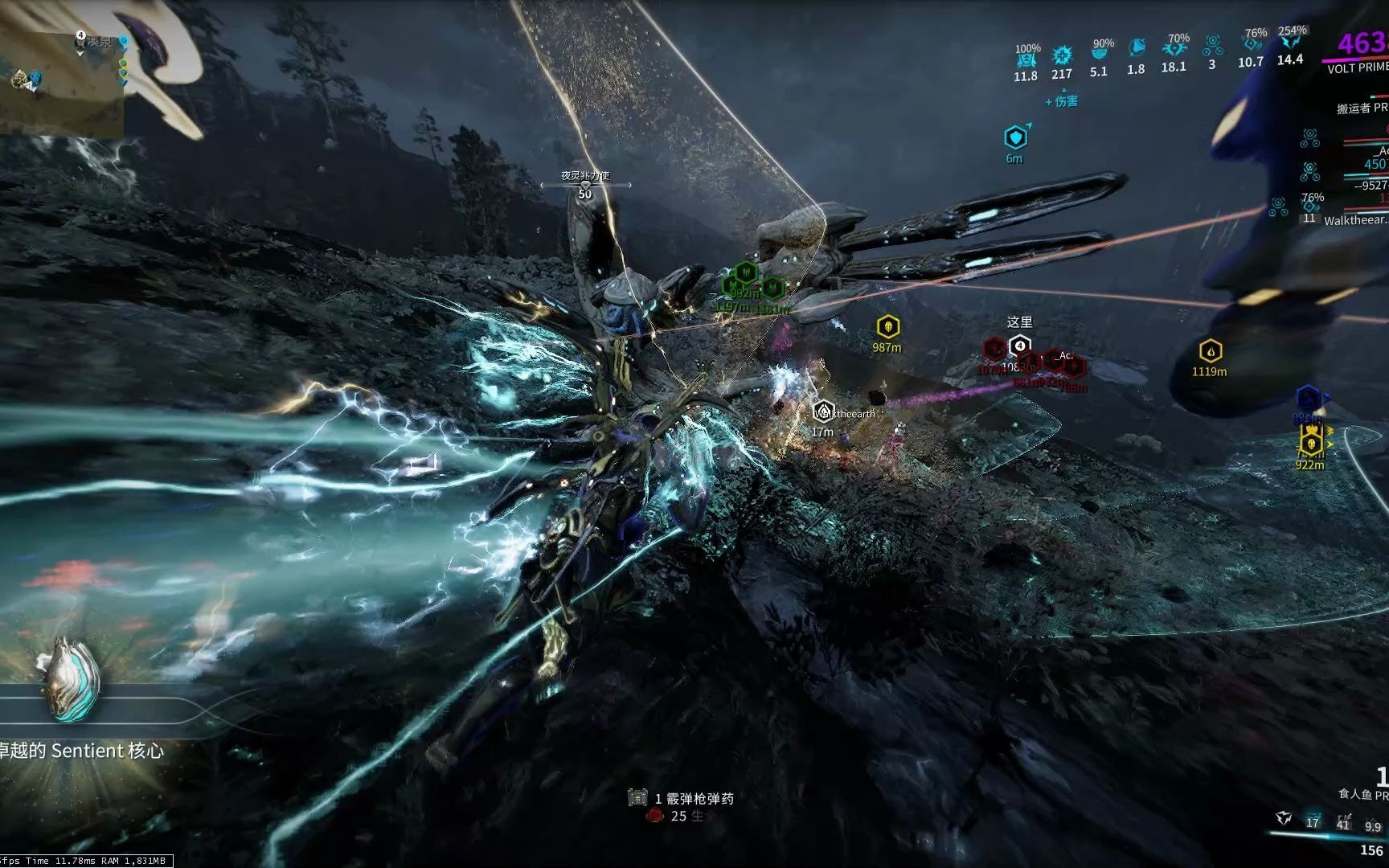Select the 70% winged buff icon
The image size is (1389, 868).
tap(1174, 48)
